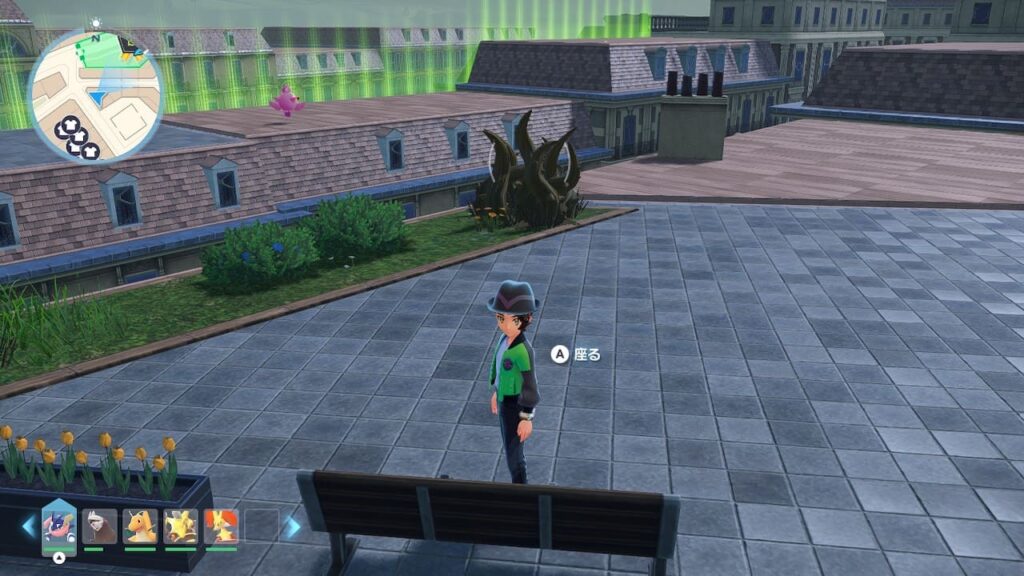
Task: Click the right arrow of the party bar
Action: (292, 526)
